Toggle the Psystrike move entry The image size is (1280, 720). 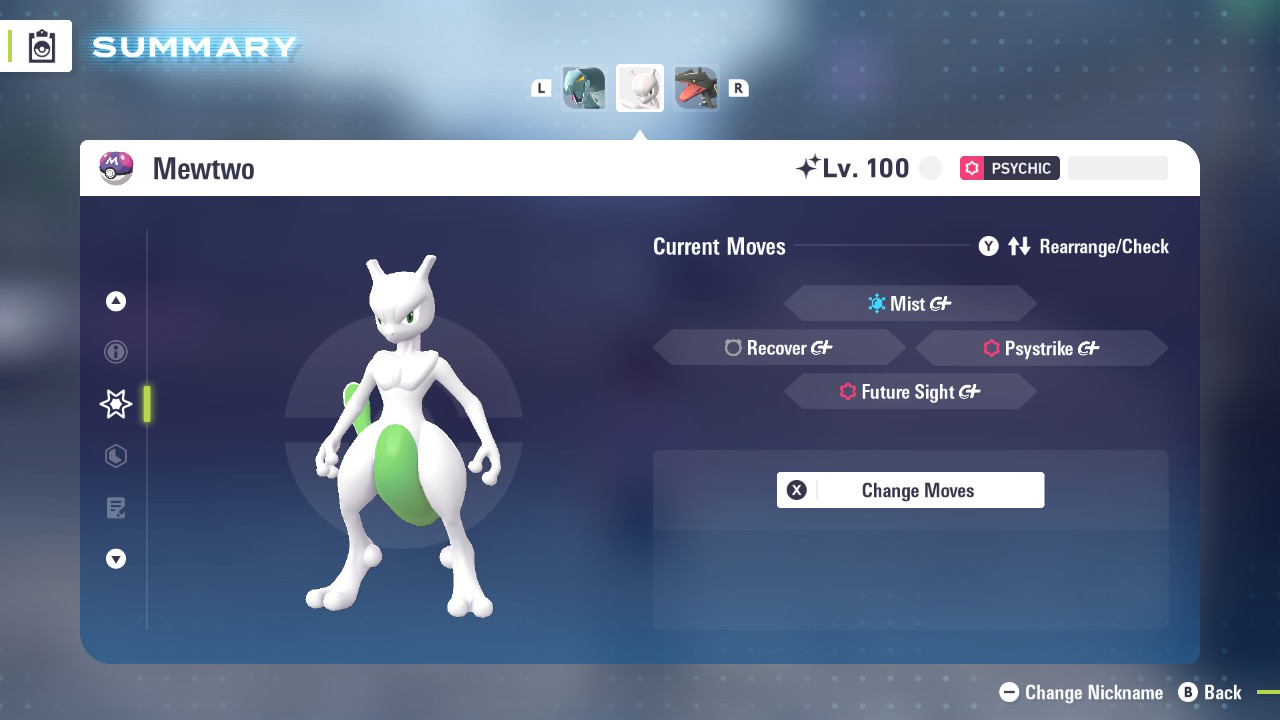pos(1041,349)
